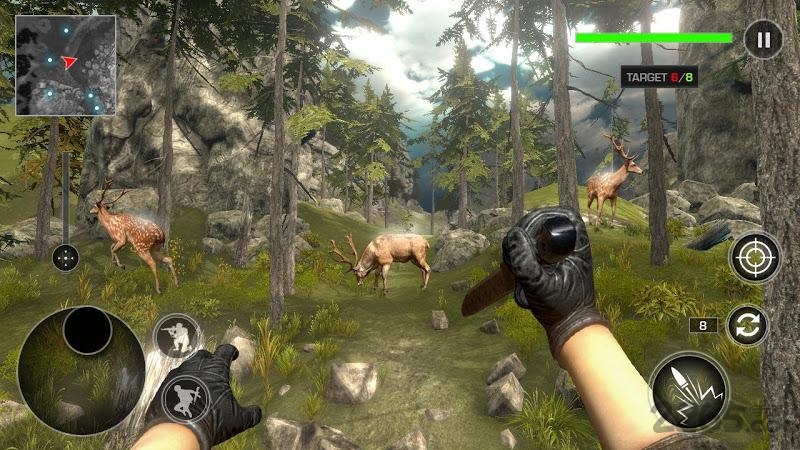The width and height of the screenshot is (800, 450).
Task: Fire using the bullet attack button
Action: (688, 393)
